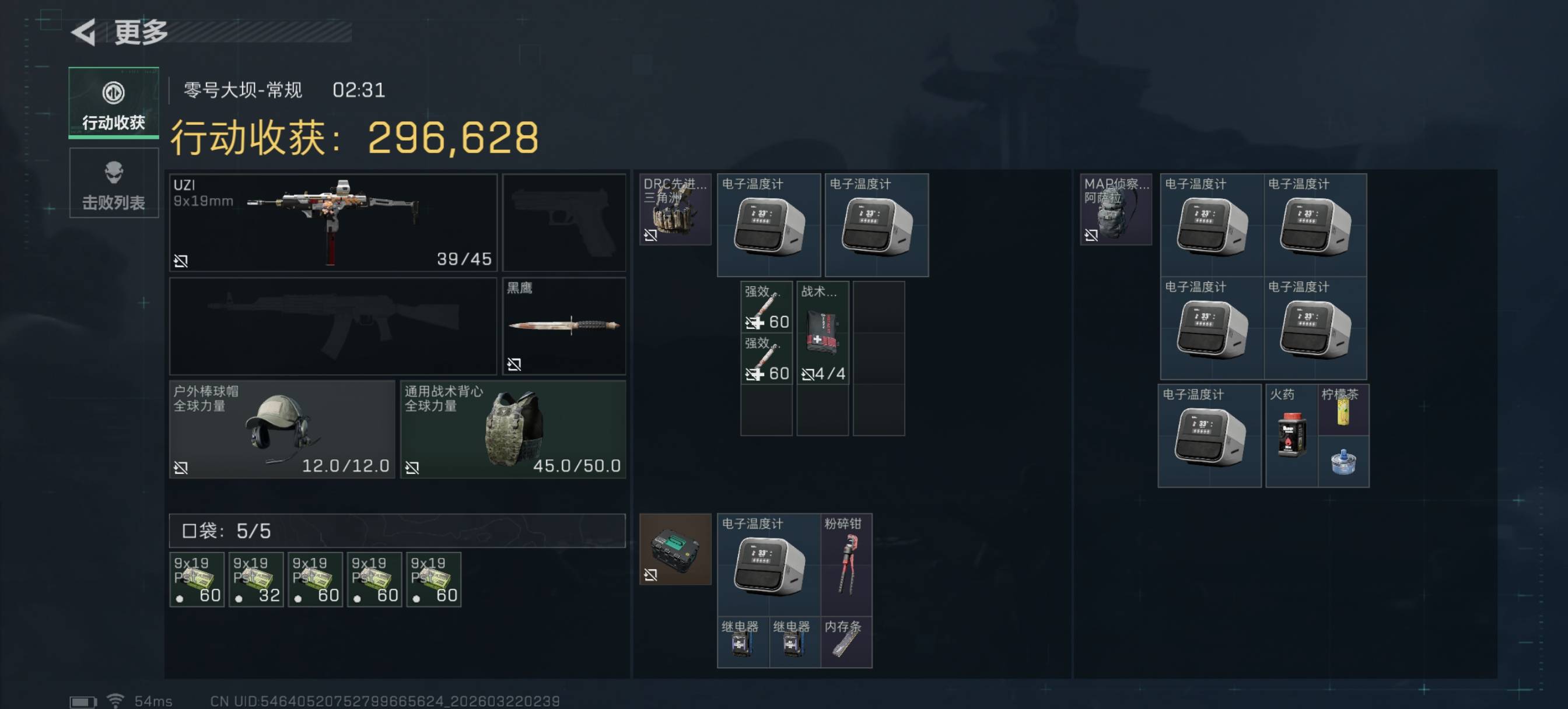
Task: Inspect the 黑鹰 knife slot
Action: coord(563,325)
